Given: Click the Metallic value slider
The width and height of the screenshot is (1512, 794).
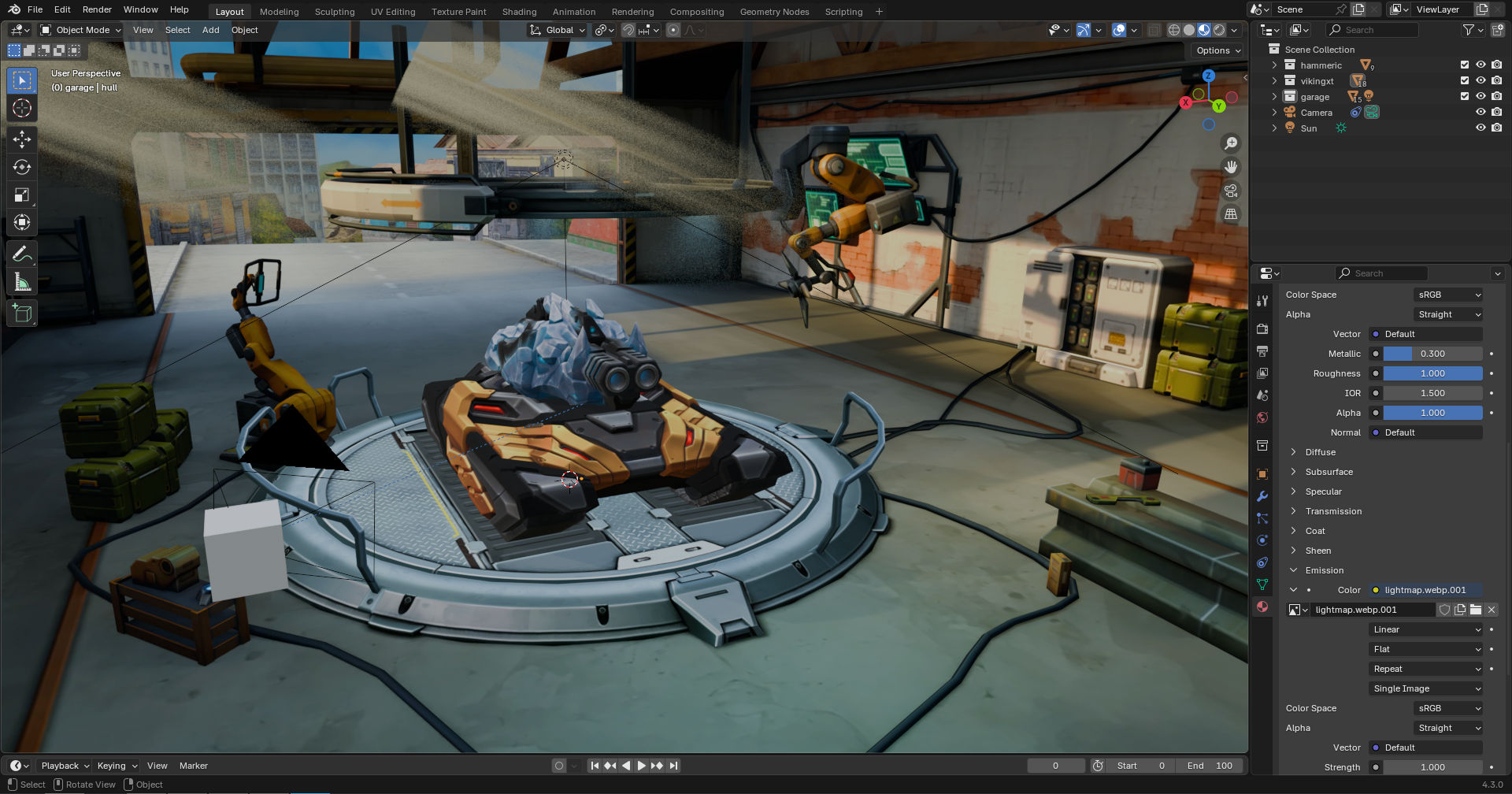Looking at the screenshot, I should 1432,354.
